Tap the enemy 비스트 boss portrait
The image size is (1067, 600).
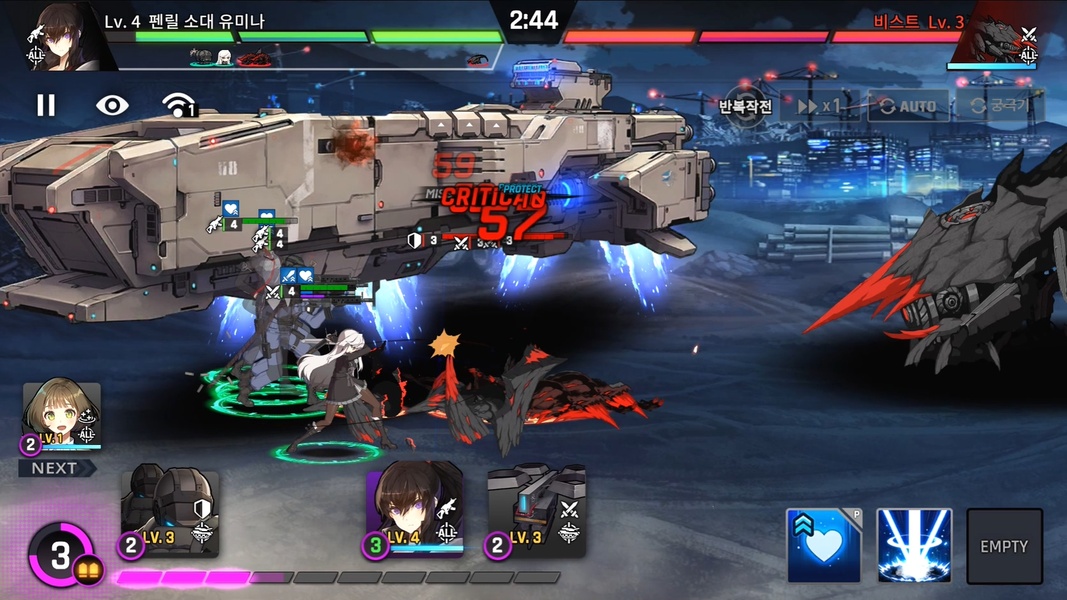point(996,38)
